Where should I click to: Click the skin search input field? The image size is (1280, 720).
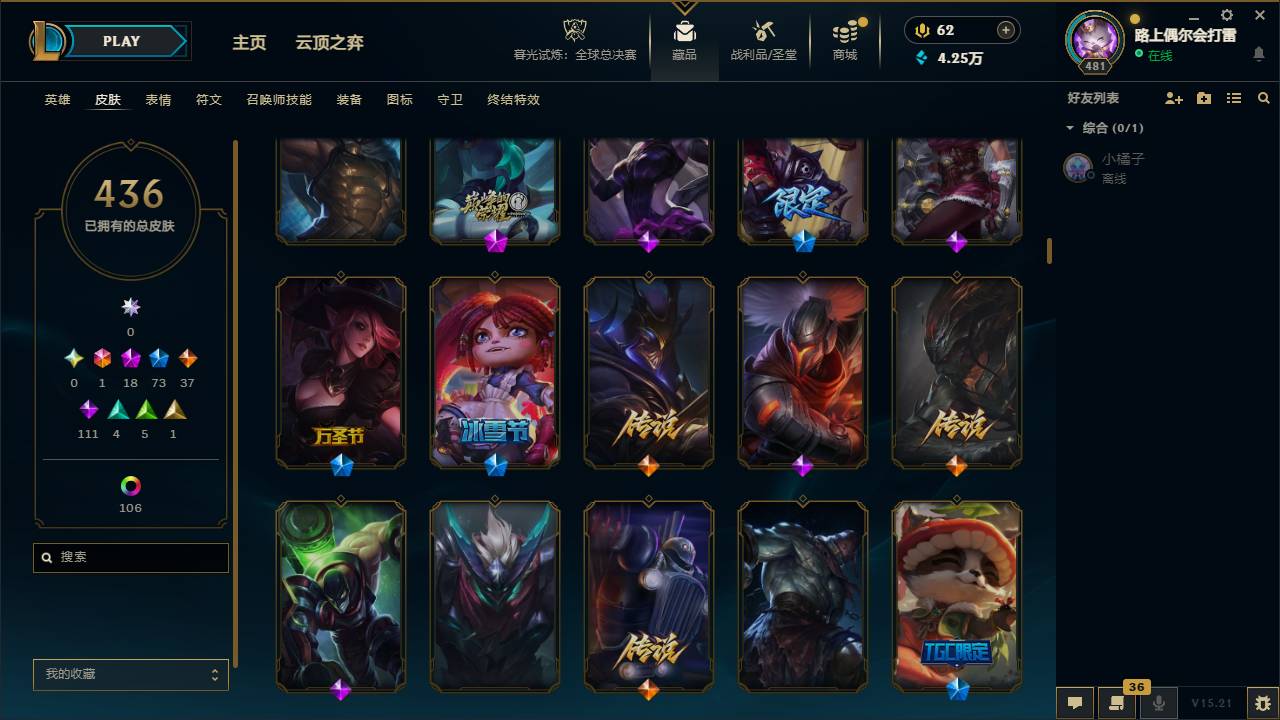click(x=130, y=557)
